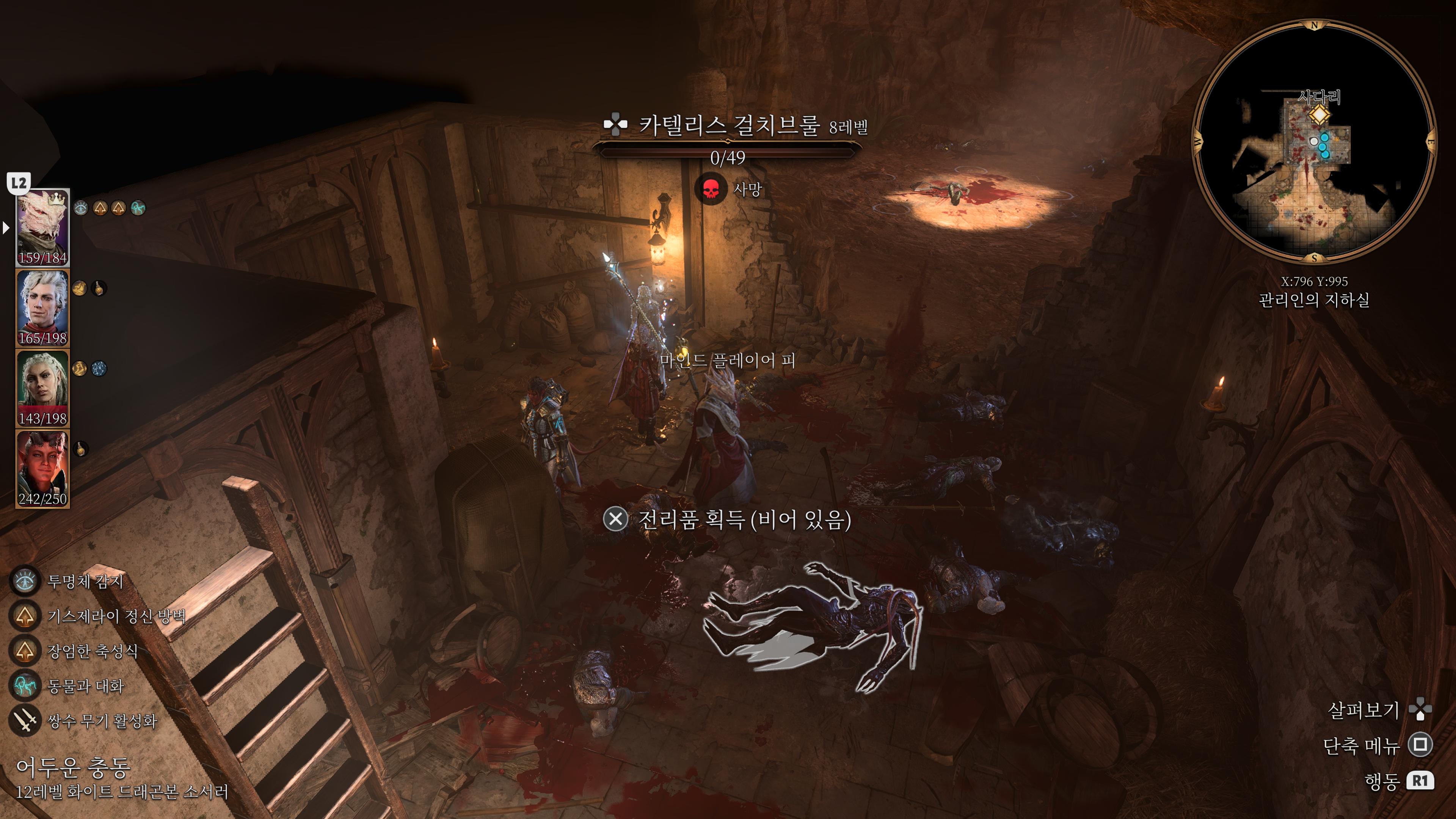Click the 사다리 diamond marker on the minimap

point(1319,115)
